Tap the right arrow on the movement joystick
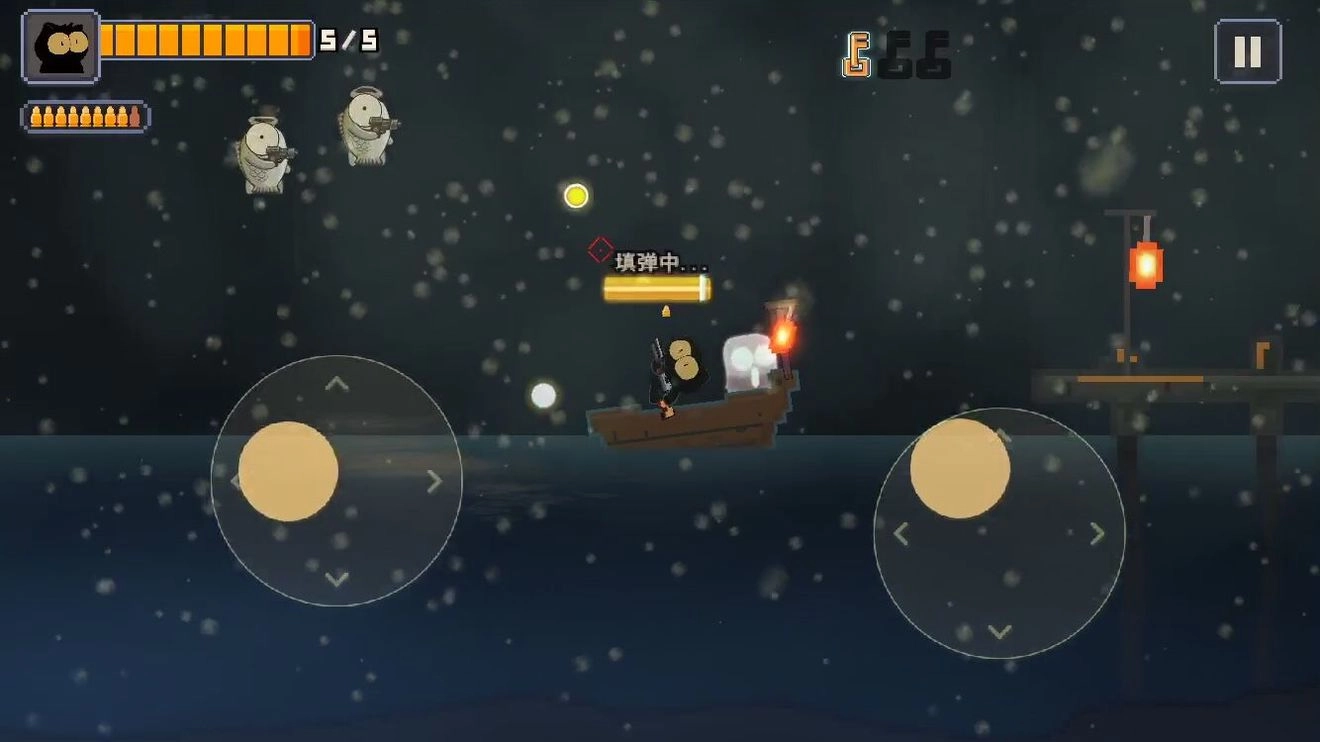1320x742 pixels. tap(434, 481)
